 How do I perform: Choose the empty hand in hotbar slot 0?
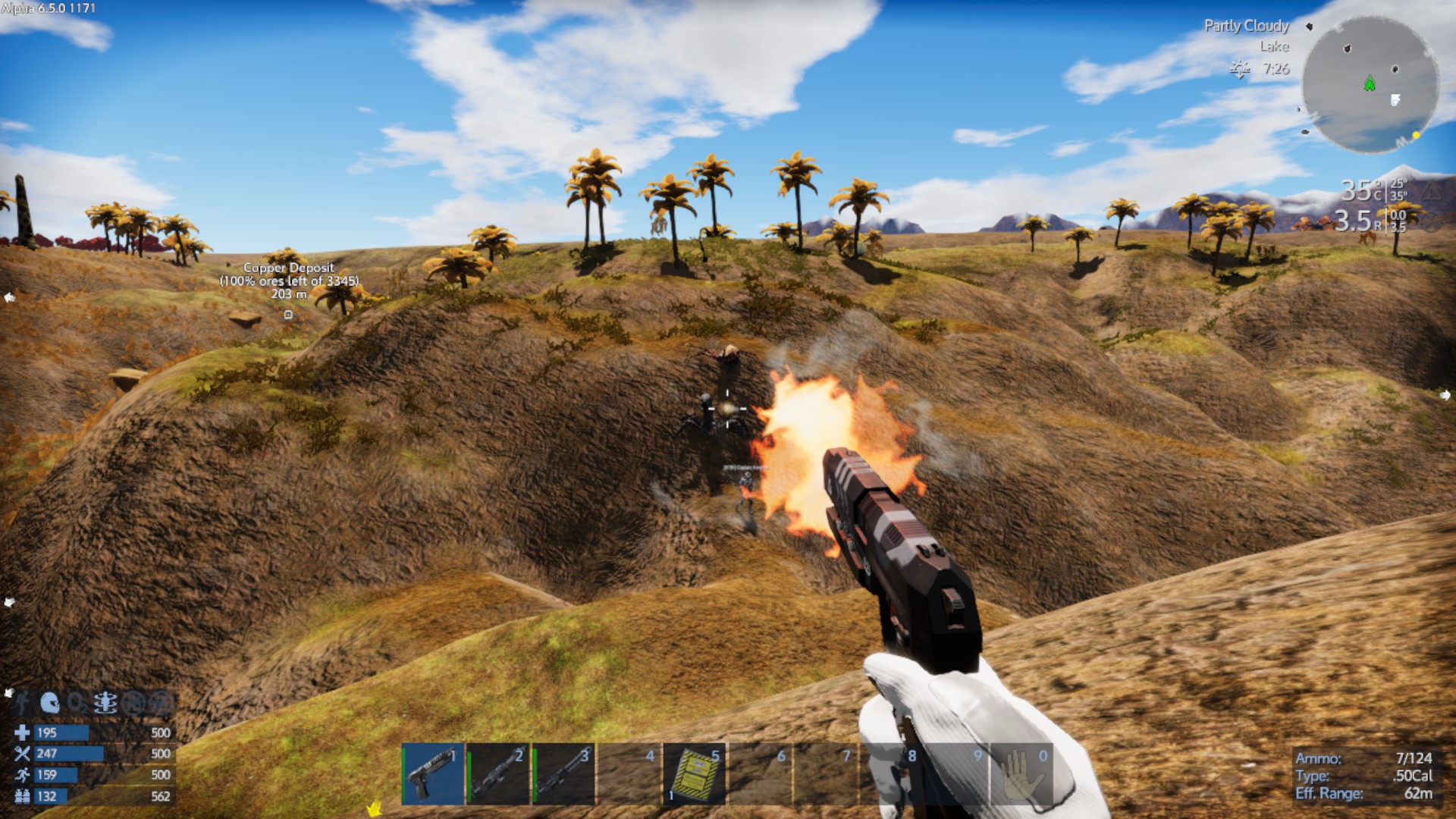point(1021,773)
